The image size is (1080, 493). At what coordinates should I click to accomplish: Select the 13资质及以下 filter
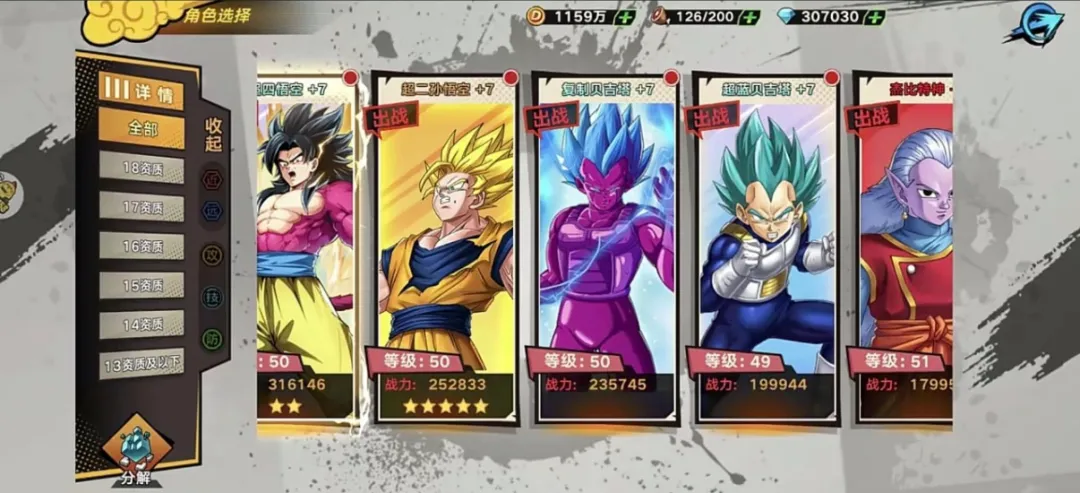click(x=141, y=363)
